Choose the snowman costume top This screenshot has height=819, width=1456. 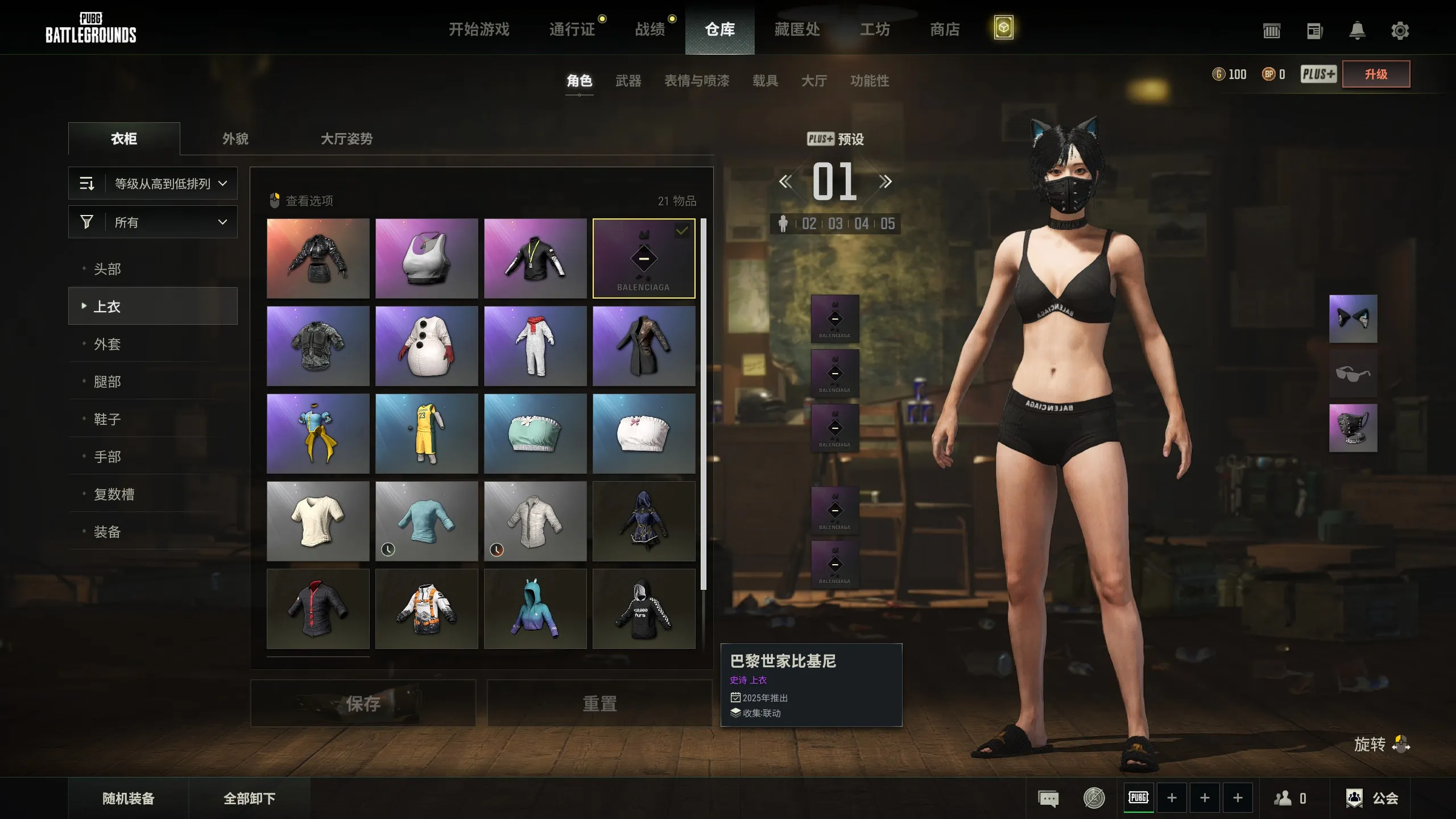(427, 346)
